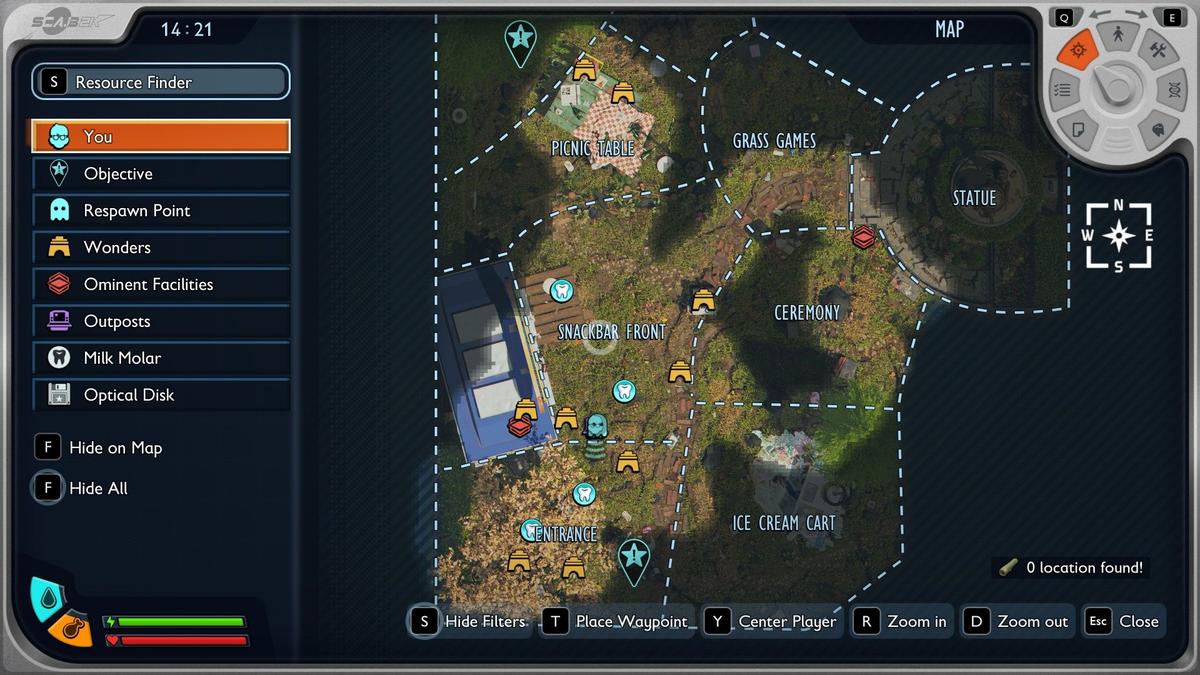This screenshot has height=675, width=1200.
Task: Select the Outposts filter entry
Action: click(x=161, y=321)
